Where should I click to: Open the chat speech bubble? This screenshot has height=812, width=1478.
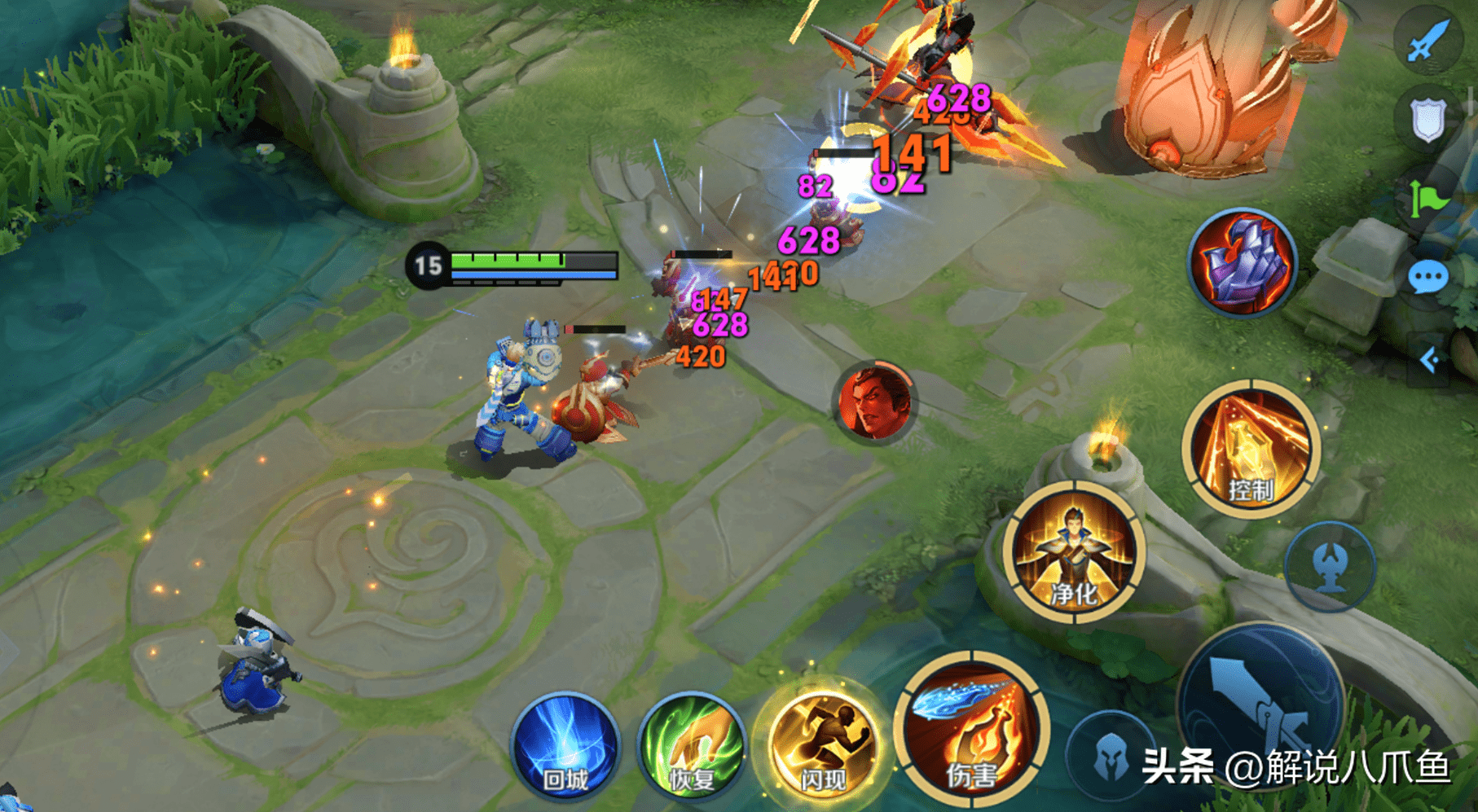point(1428,279)
